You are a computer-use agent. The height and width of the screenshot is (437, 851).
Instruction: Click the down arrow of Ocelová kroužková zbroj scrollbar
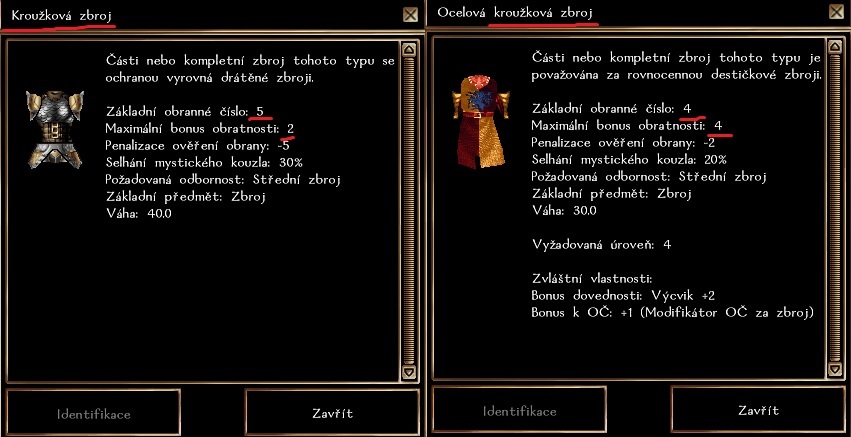click(x=834, y=370)
